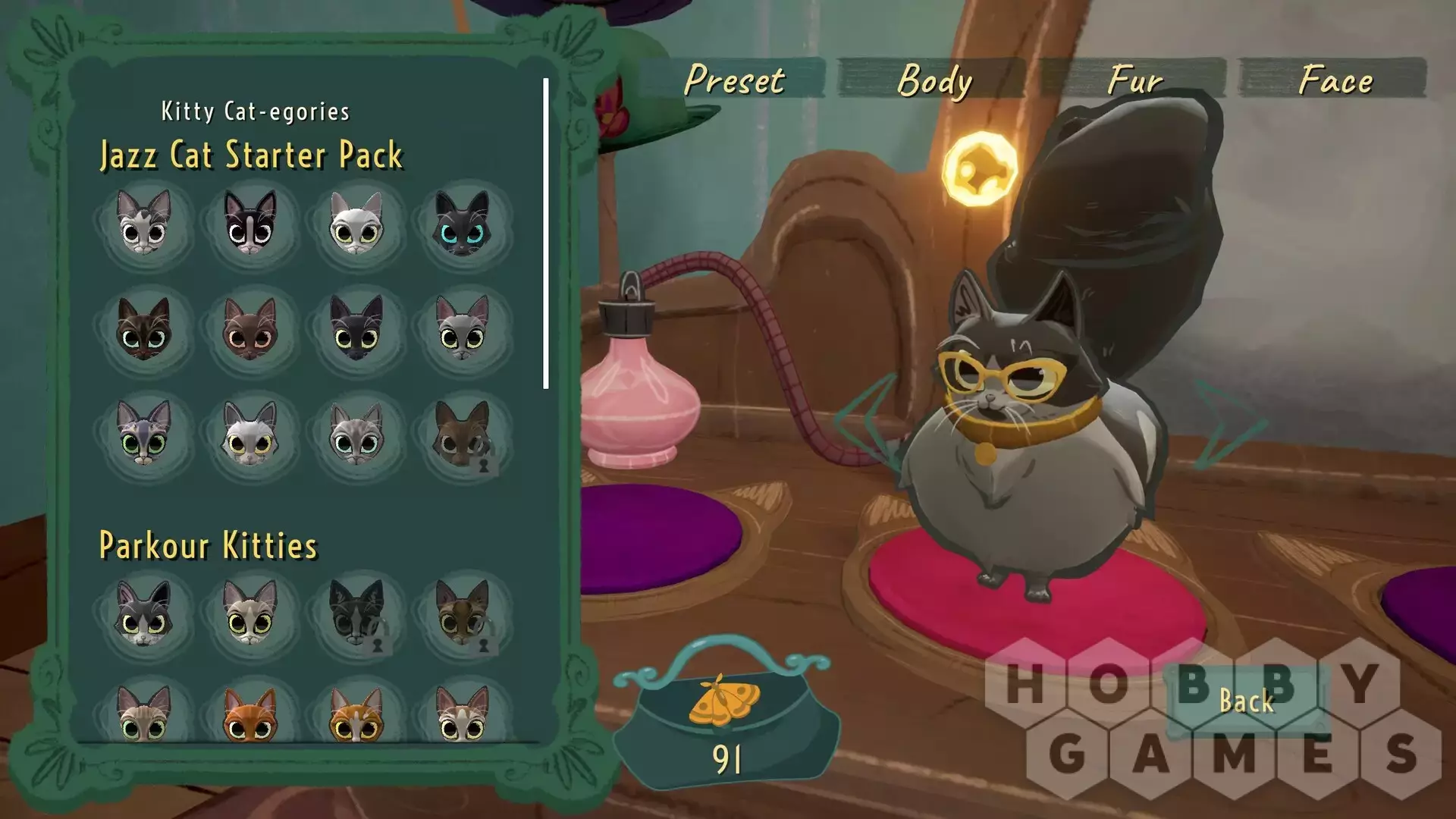Screen dimensions: 1456x819
Task: Select the locked black-and-white Parkour kitty
Action: pyautogui.click(x=356, y=614)
